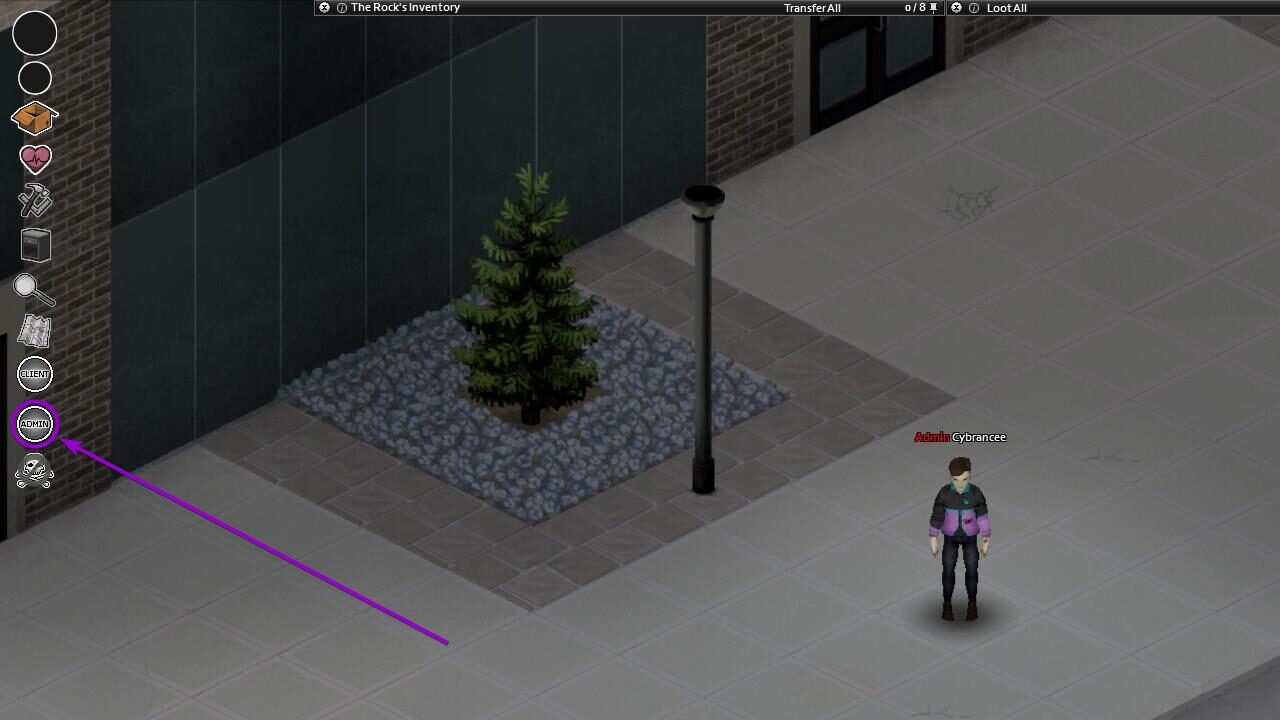Open the map using the sidebar map icon

click(x=34, y=331)
